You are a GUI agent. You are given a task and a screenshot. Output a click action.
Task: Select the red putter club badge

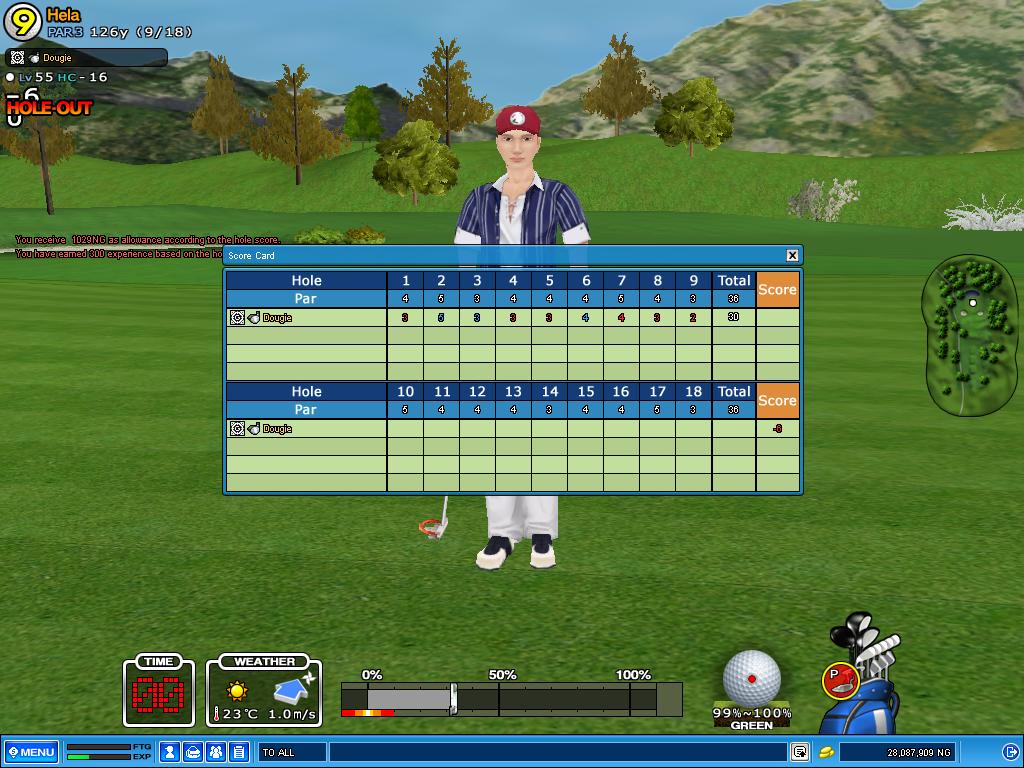[839, 680]
